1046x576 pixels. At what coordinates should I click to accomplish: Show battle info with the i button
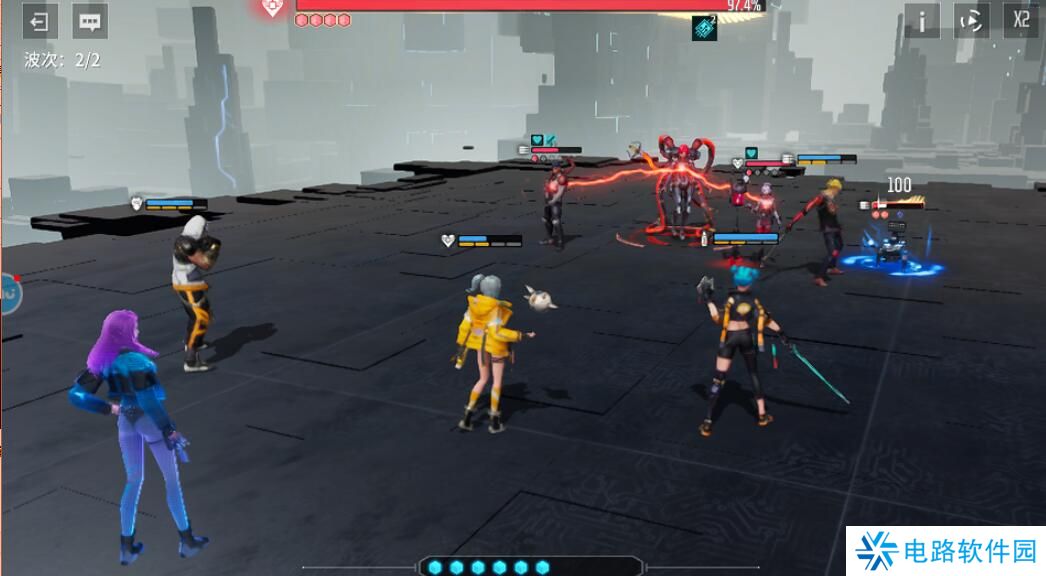pyautogui.click(x=922, y=21)
